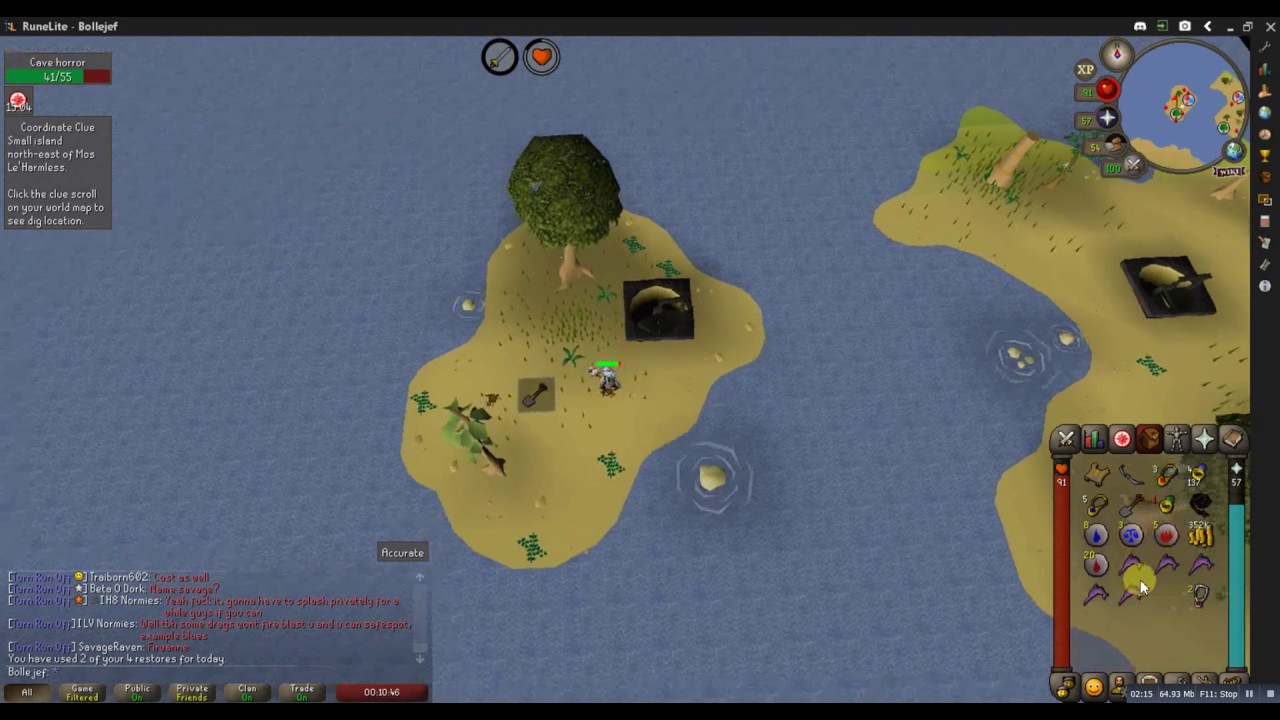Open the Worn Equipment tab
Image resolution: width=1280 pixels, height=720 pixels.
(x=1177, y=439)
